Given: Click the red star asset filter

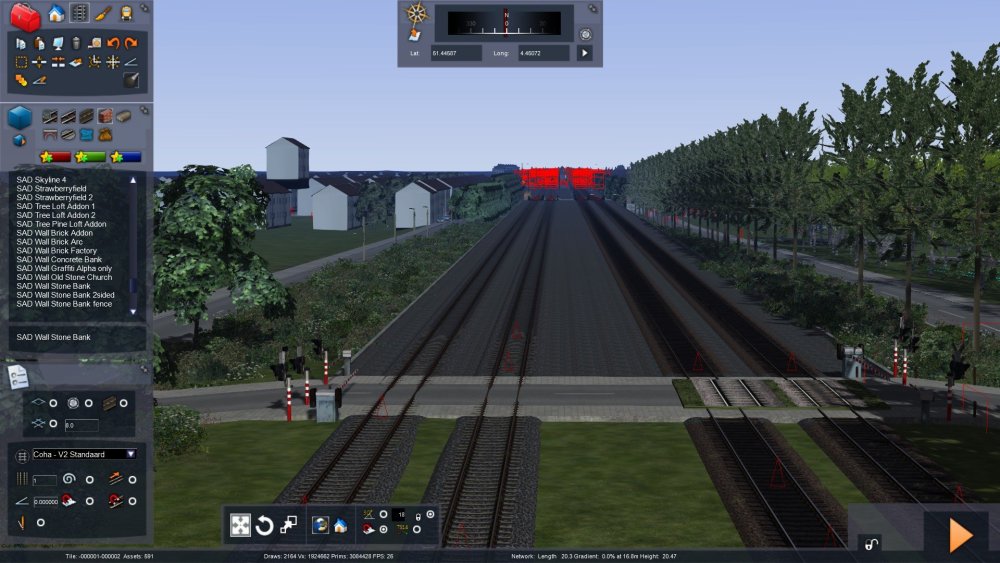Looking at the screenshot, I should (55, 157).
